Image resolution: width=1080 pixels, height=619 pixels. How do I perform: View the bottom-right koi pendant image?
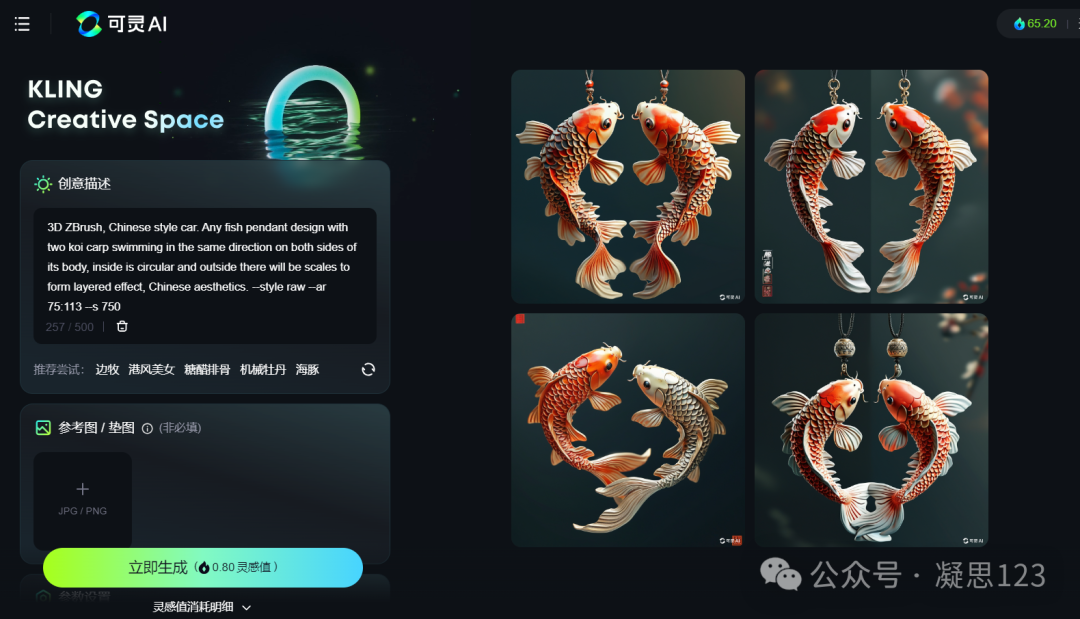pos(871,430)
